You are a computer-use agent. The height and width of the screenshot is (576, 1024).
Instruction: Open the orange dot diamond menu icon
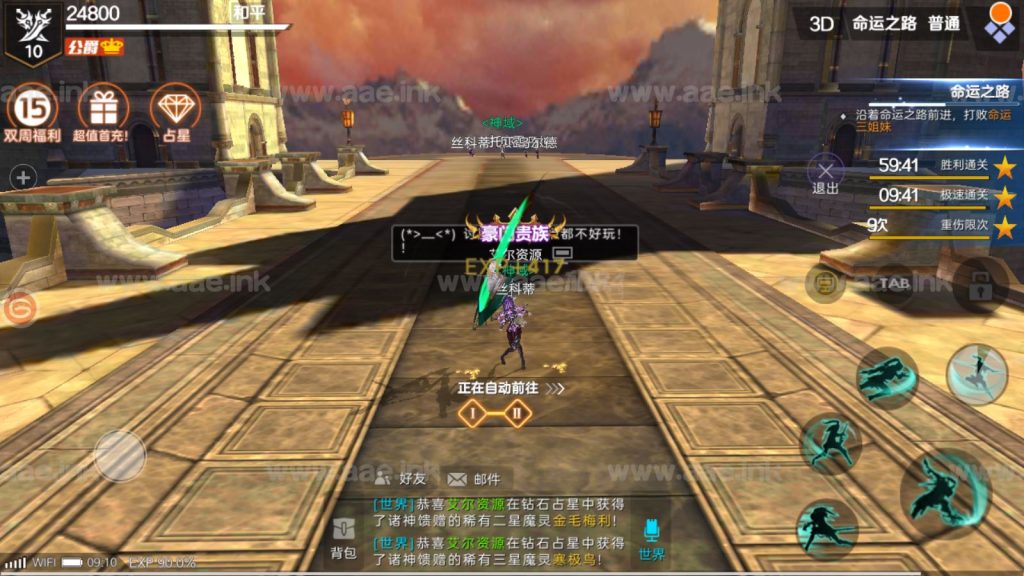[x=999, y=23]
